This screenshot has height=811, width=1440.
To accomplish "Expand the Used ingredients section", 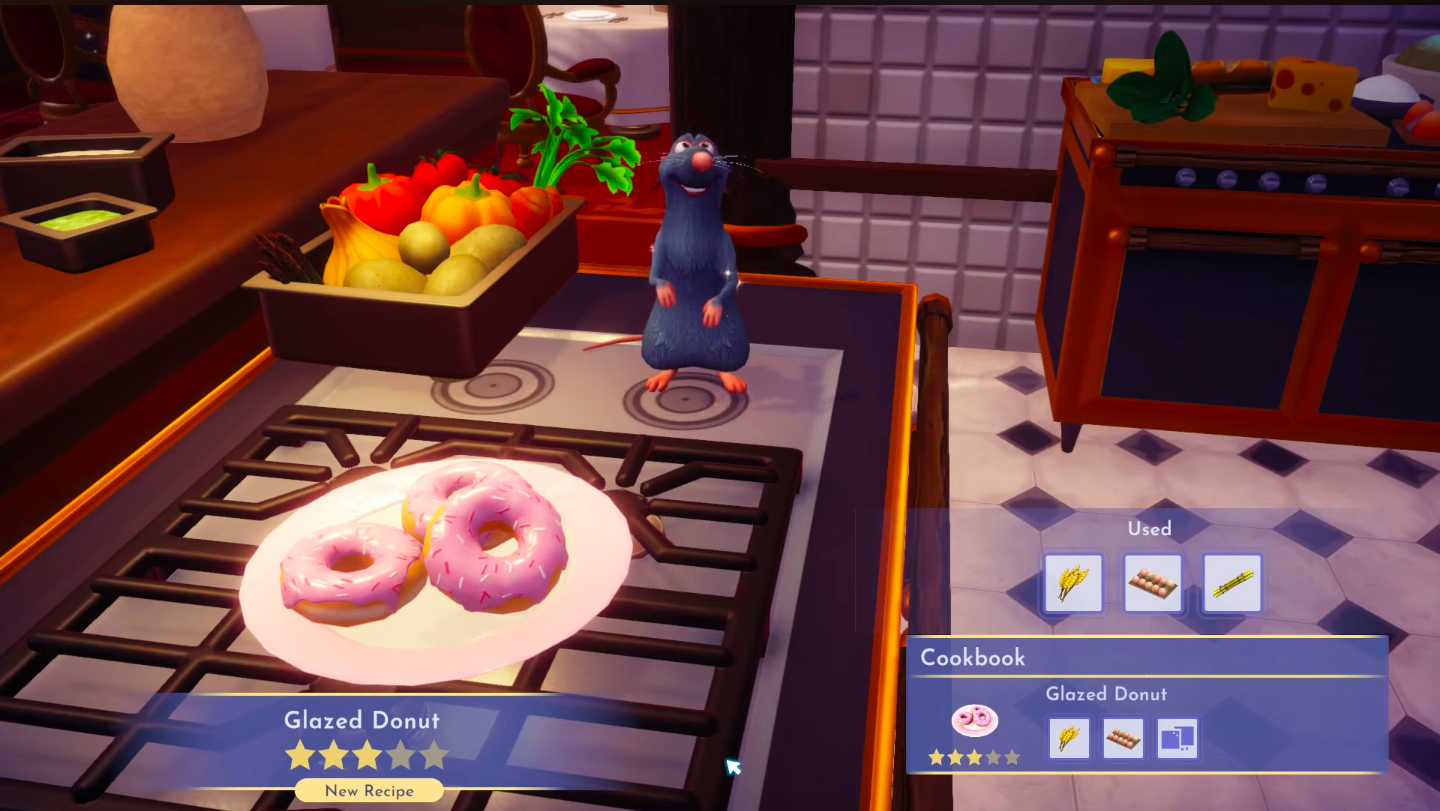I will pyautogui.click(x=1149, y=529).
